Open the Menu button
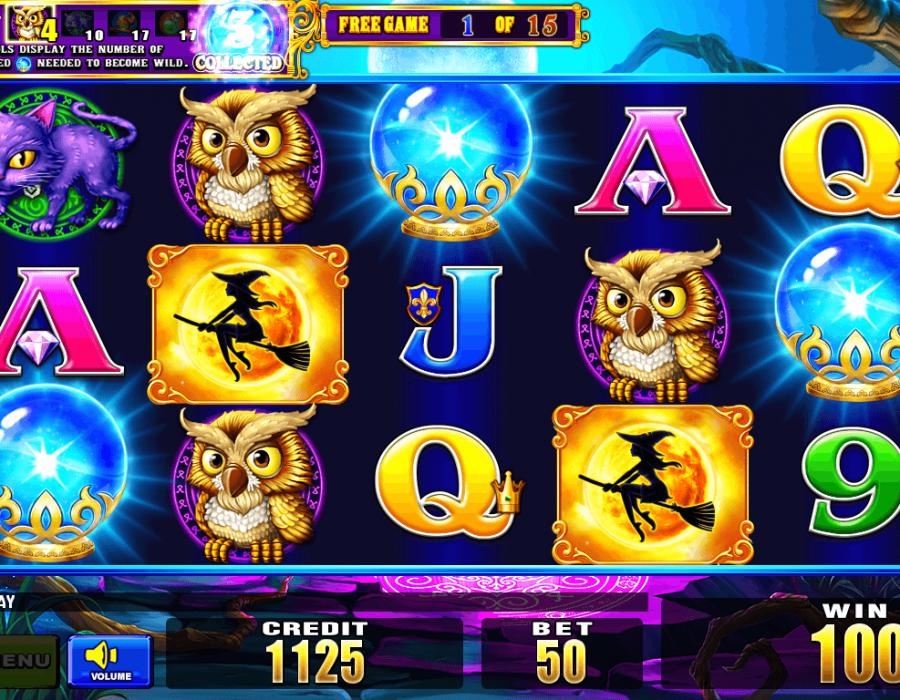The image size is (900, 700). tap(25, 661)
